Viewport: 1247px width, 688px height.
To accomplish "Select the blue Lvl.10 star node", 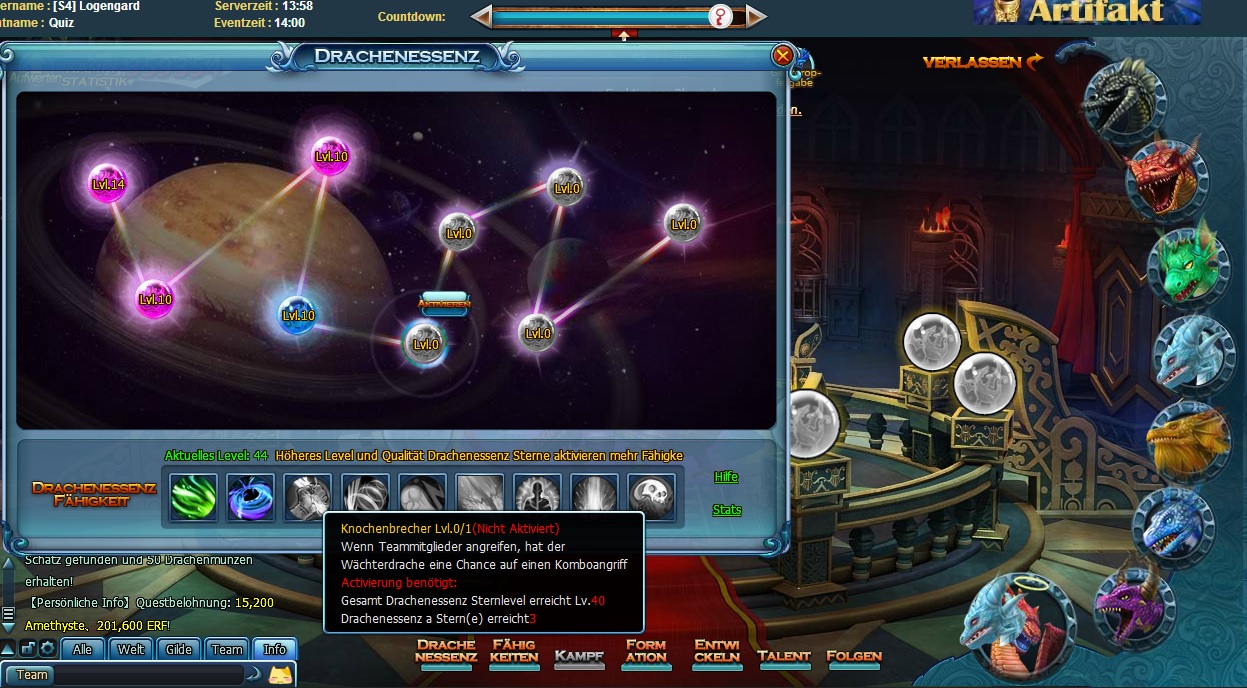I will [x=298, y=315].
